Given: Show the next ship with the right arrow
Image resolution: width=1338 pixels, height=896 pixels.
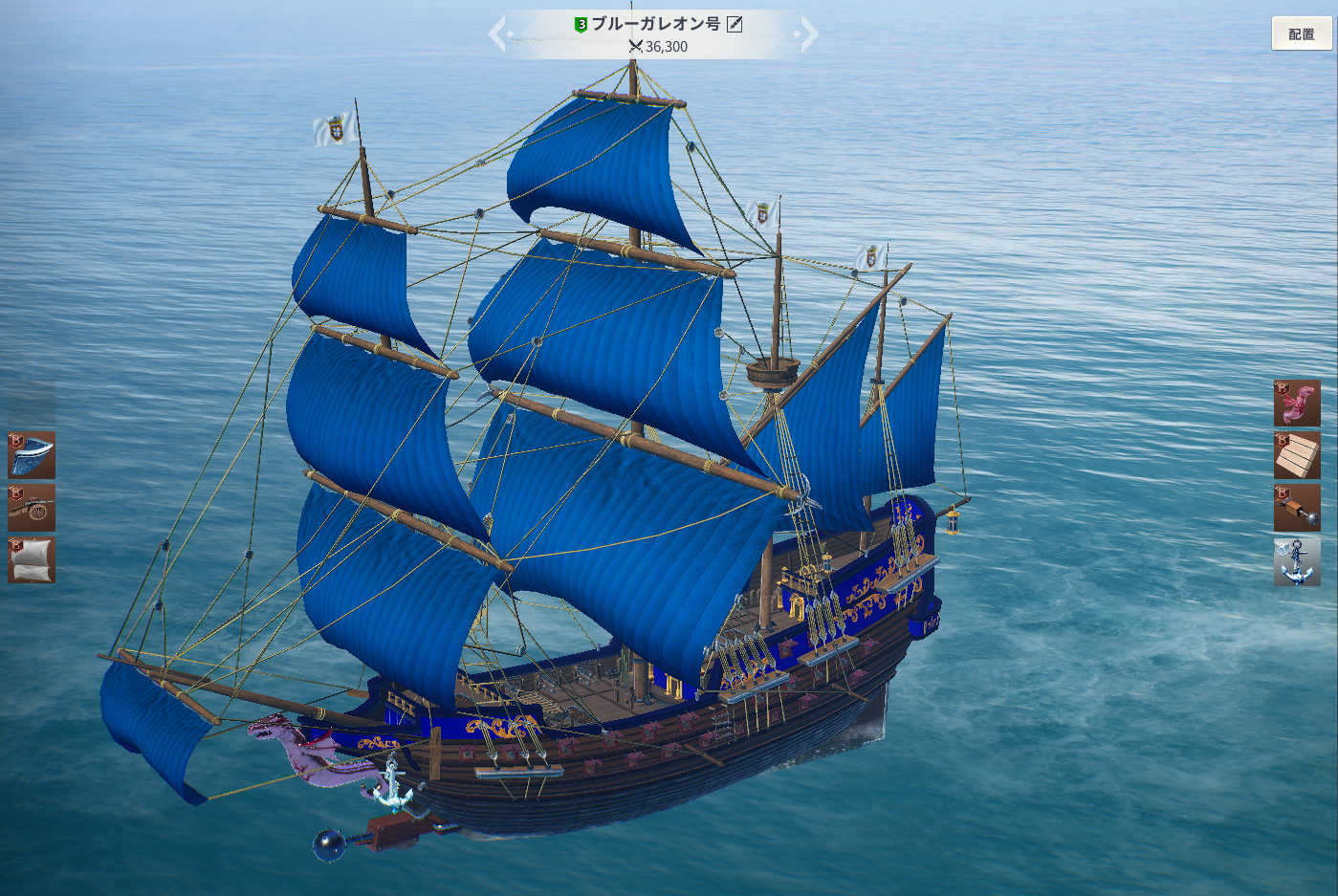Looking at the screenshot, I should (x=809, y=34).
